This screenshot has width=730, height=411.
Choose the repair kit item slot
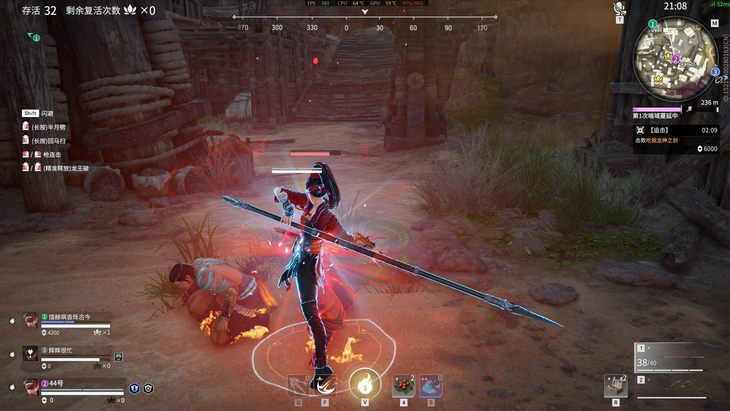click(x=615, y=386)
